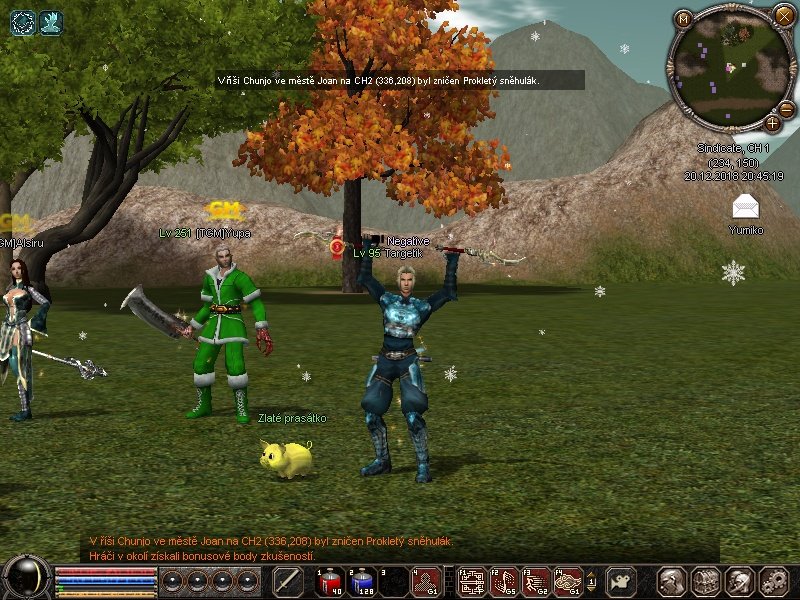800x600 pixels.
Task: Activate the F3 dash skill icon
Action: 536,581
